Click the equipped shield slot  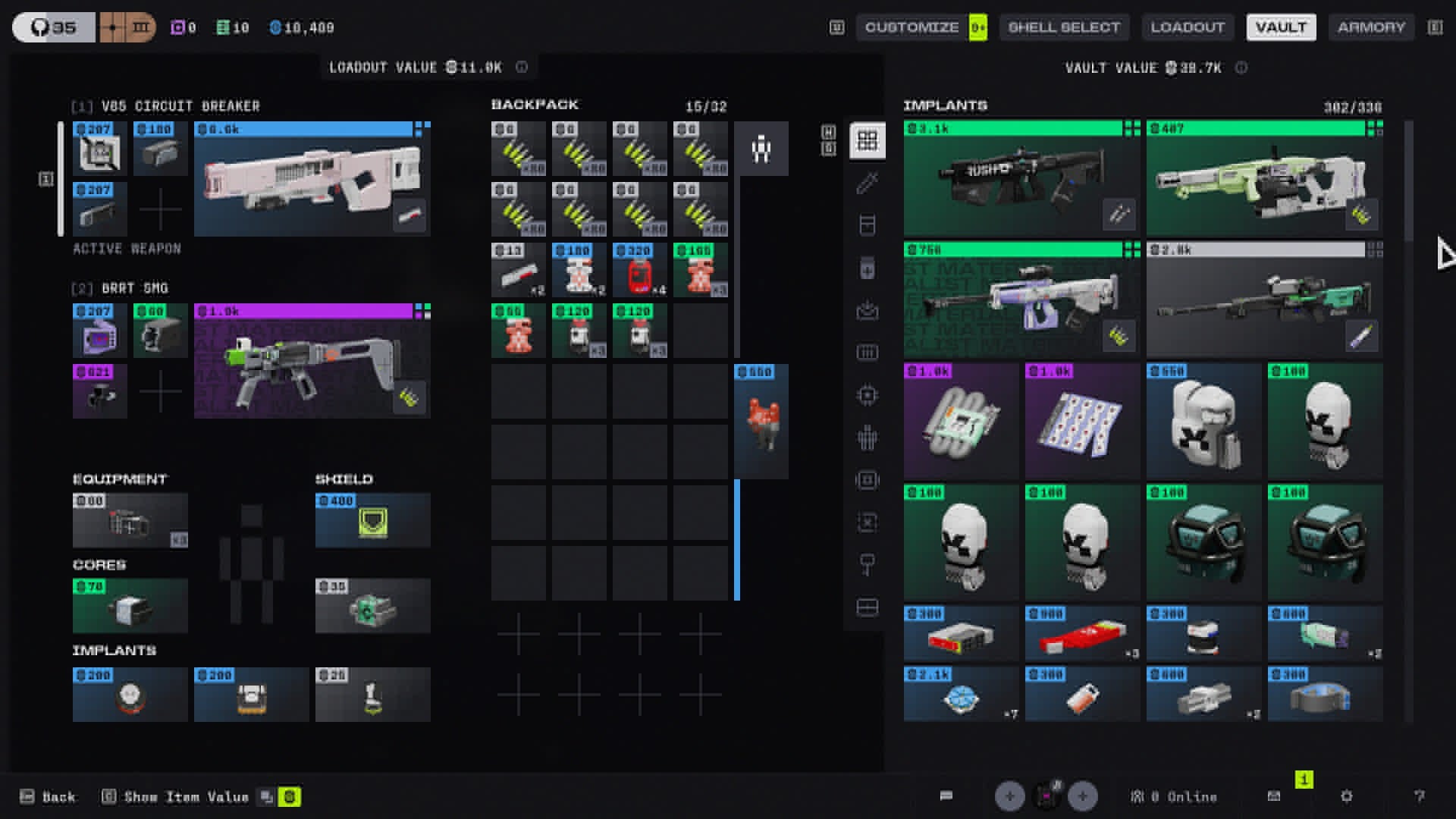coord(372,521)
